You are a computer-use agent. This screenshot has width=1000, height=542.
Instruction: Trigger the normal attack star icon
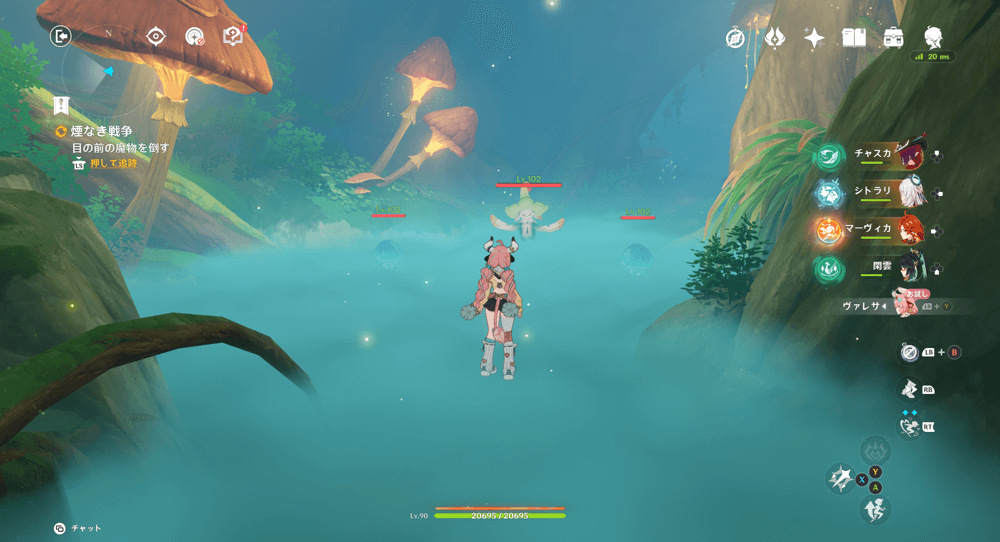(840, 479)
